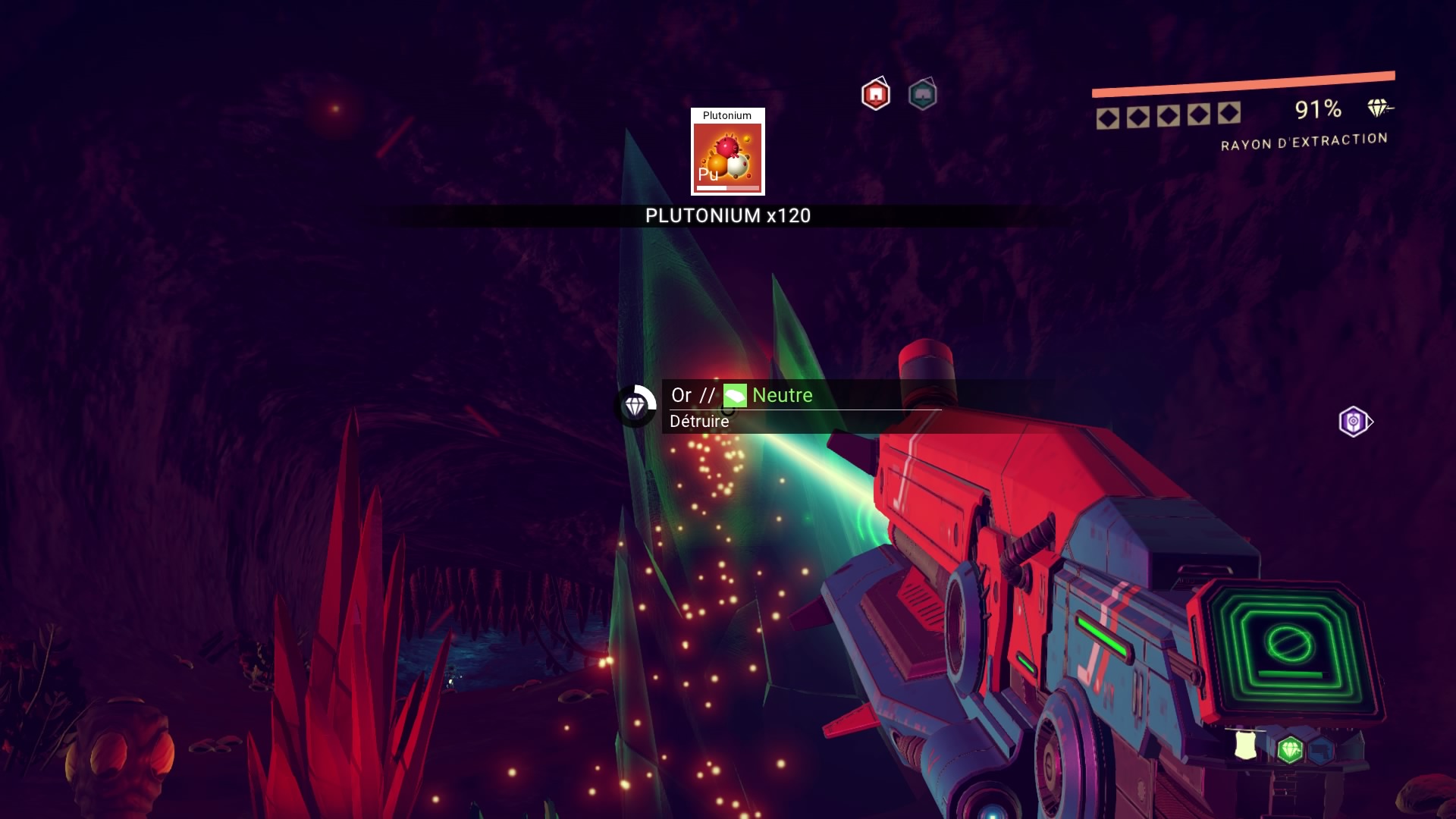Select the teal shelter compass marker
This screenshot has width=1456, height=819.
tap(922, 96)
